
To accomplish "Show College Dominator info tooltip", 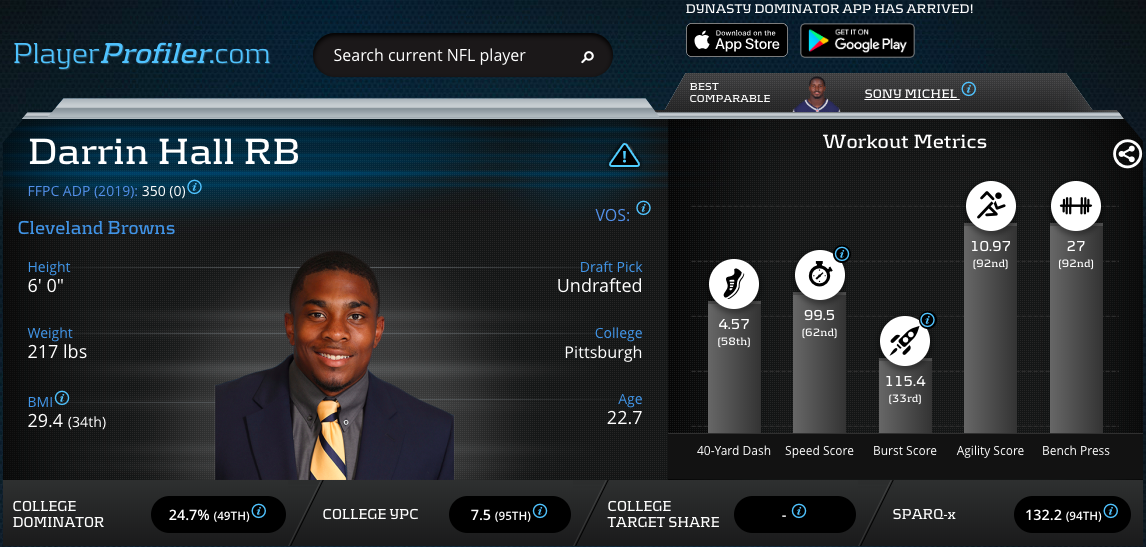I will pyautogui.click(x=259, y=511).
